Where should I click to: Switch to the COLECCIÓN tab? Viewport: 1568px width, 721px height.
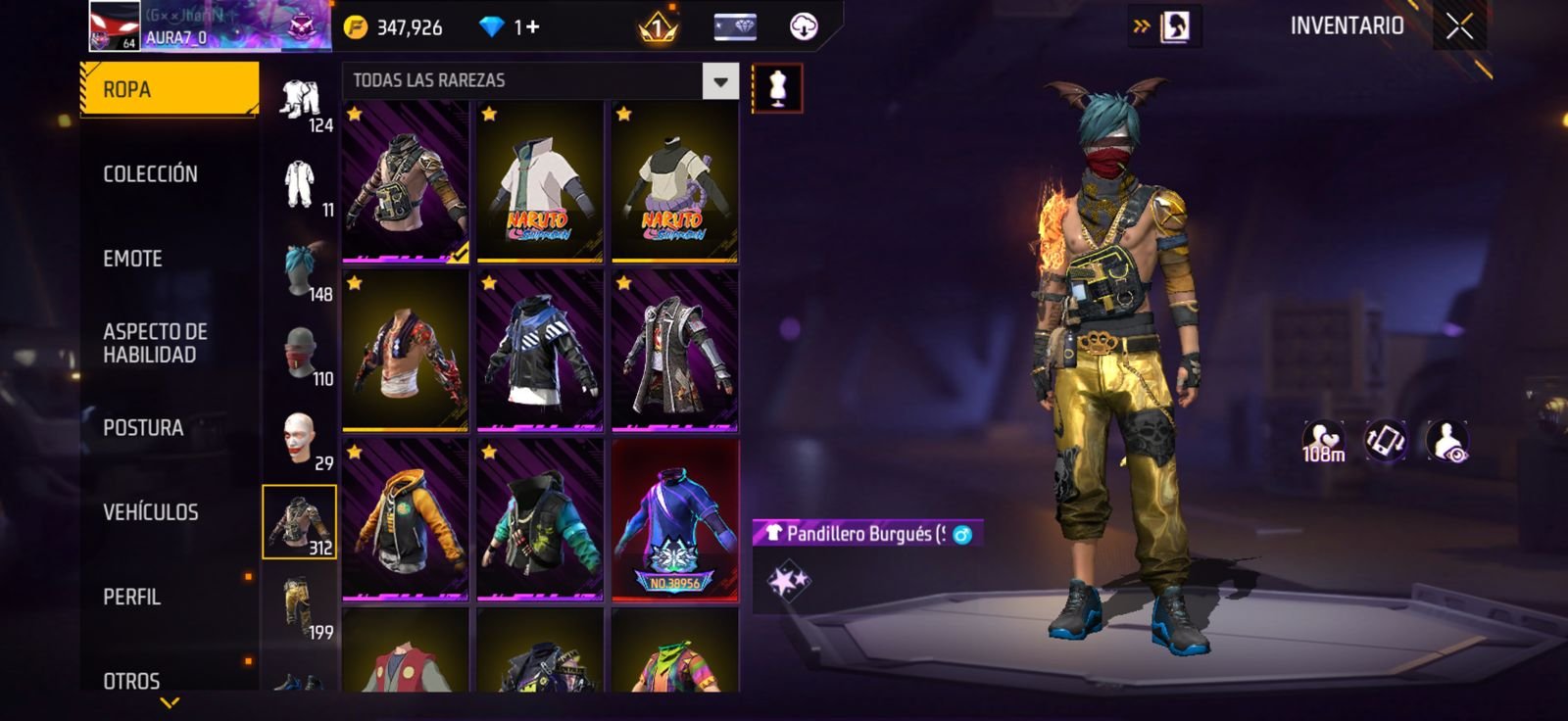(x=151, y=174)
